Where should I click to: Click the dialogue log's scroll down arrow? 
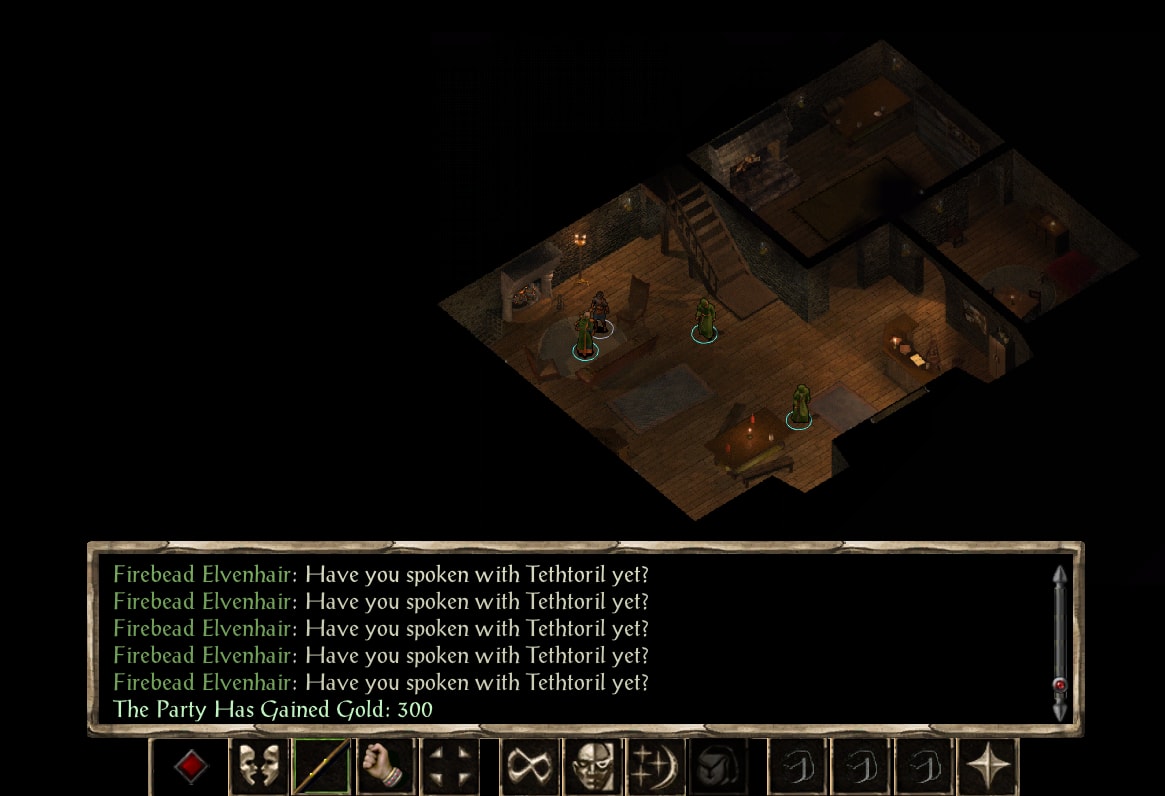point(1060,710)
